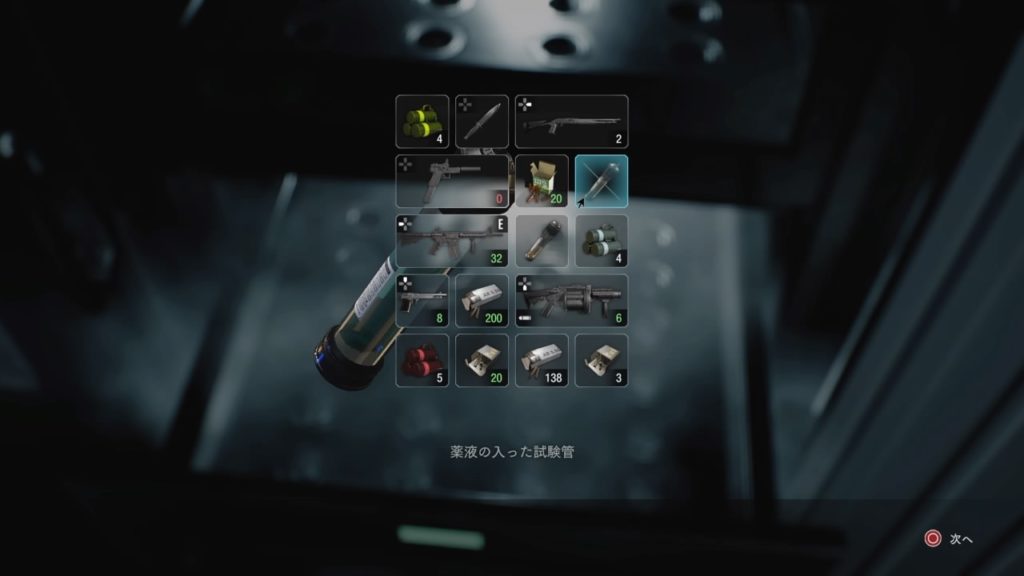1024x576 pixels.
Task: Click the open ammo box with 20
Action: [482, 360]
